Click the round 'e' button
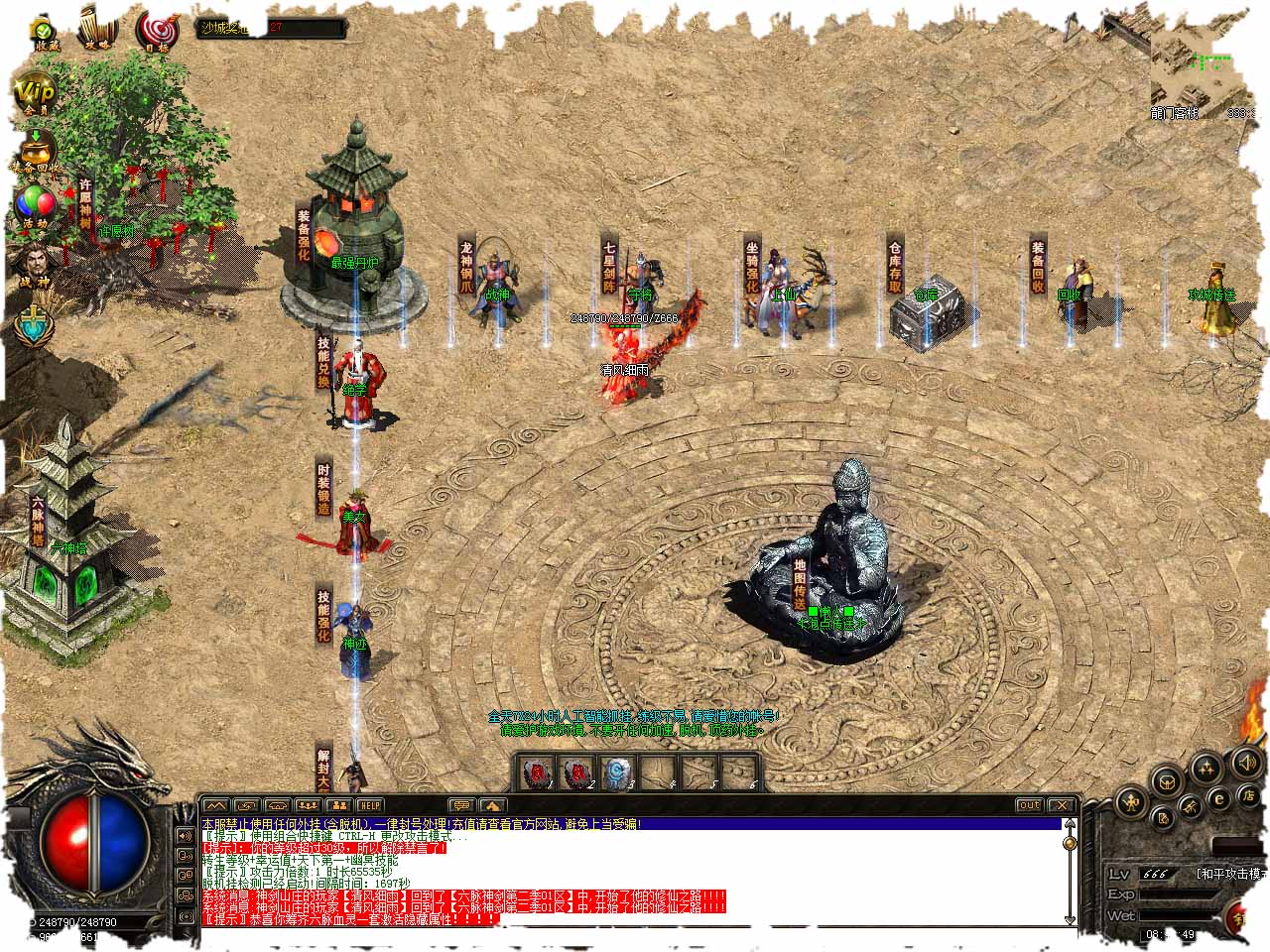The height and width of the screenshot is (952, 1270). (x=1219, y=798)
